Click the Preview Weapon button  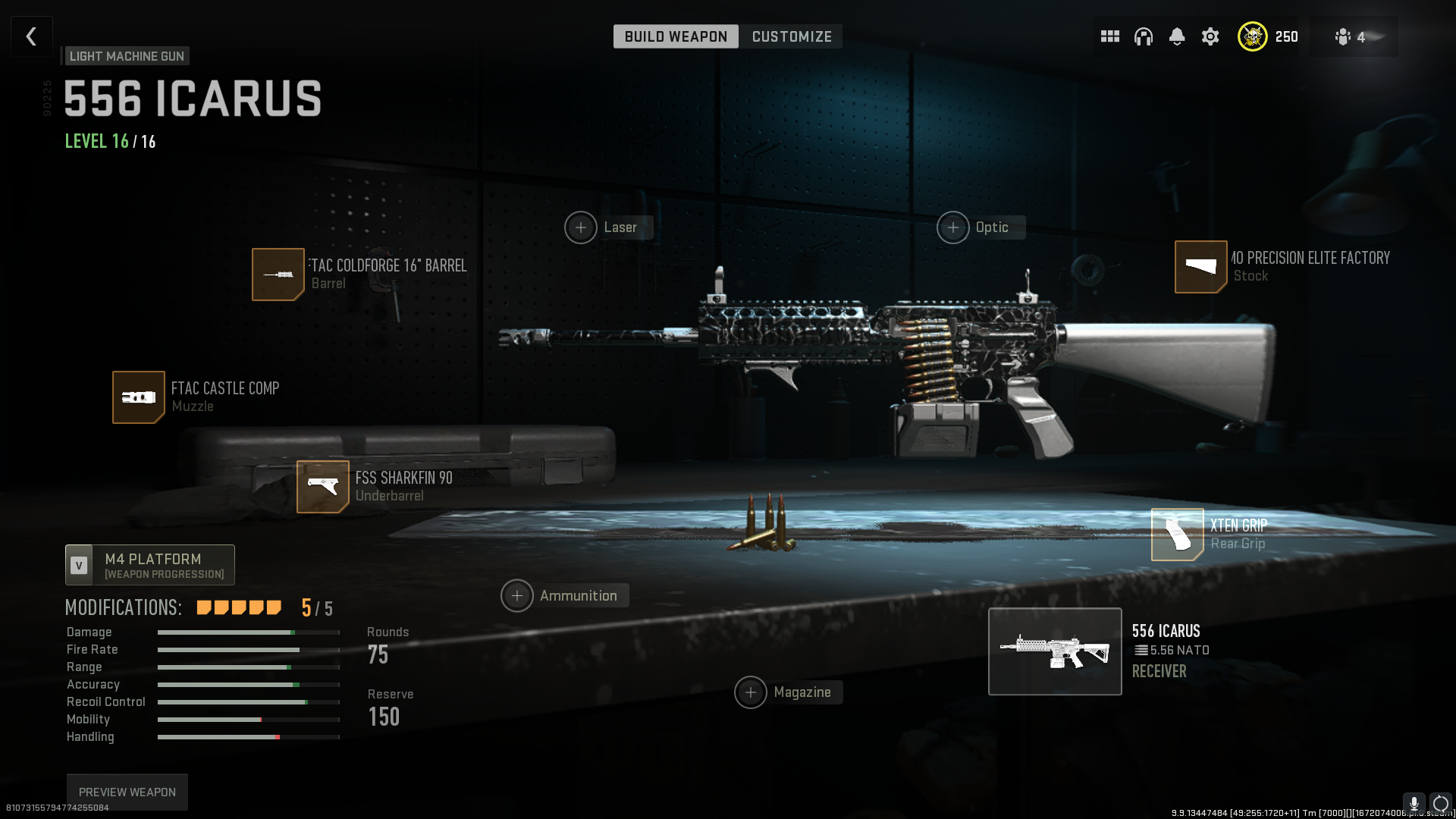click(127, 792)
